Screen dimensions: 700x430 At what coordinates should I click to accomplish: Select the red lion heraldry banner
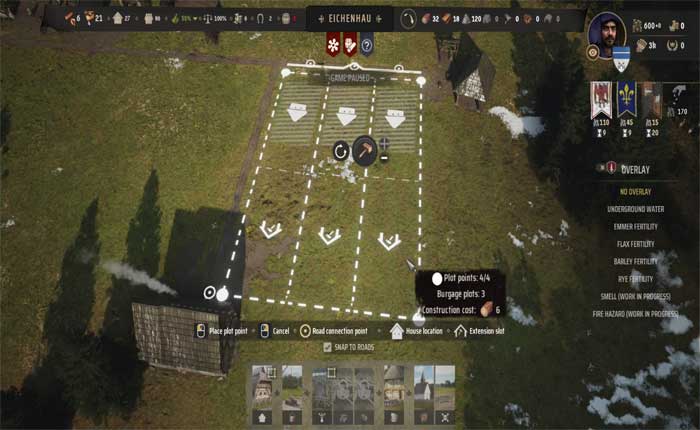coord(601,99)
